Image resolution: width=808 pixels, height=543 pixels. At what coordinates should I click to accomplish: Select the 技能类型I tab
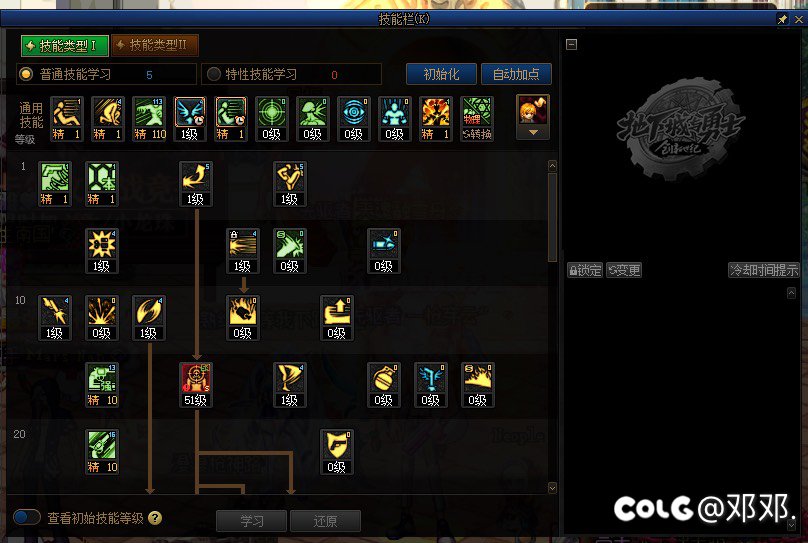pos(63,46)
